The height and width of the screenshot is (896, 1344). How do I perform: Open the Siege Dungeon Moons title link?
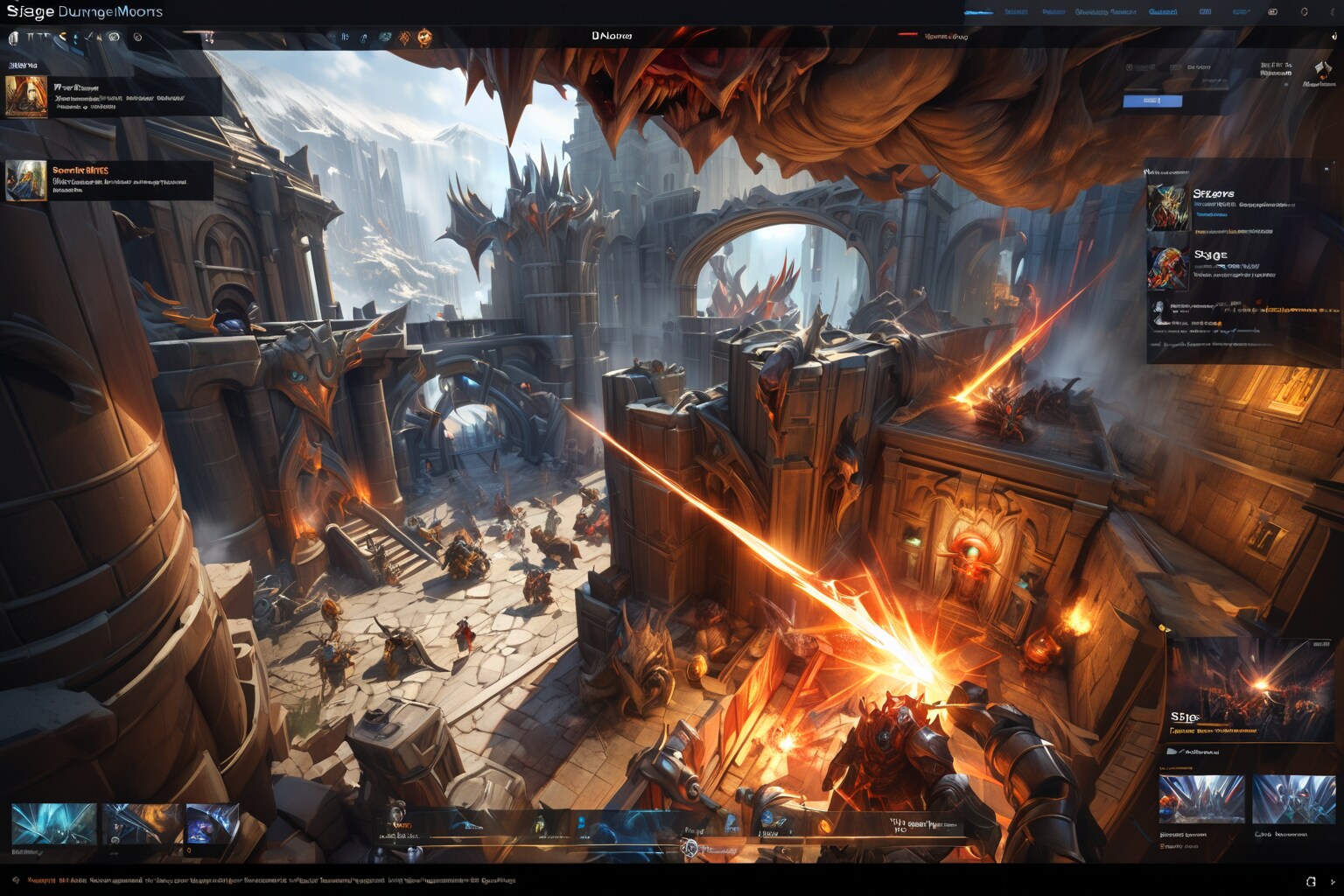[85, 12]
